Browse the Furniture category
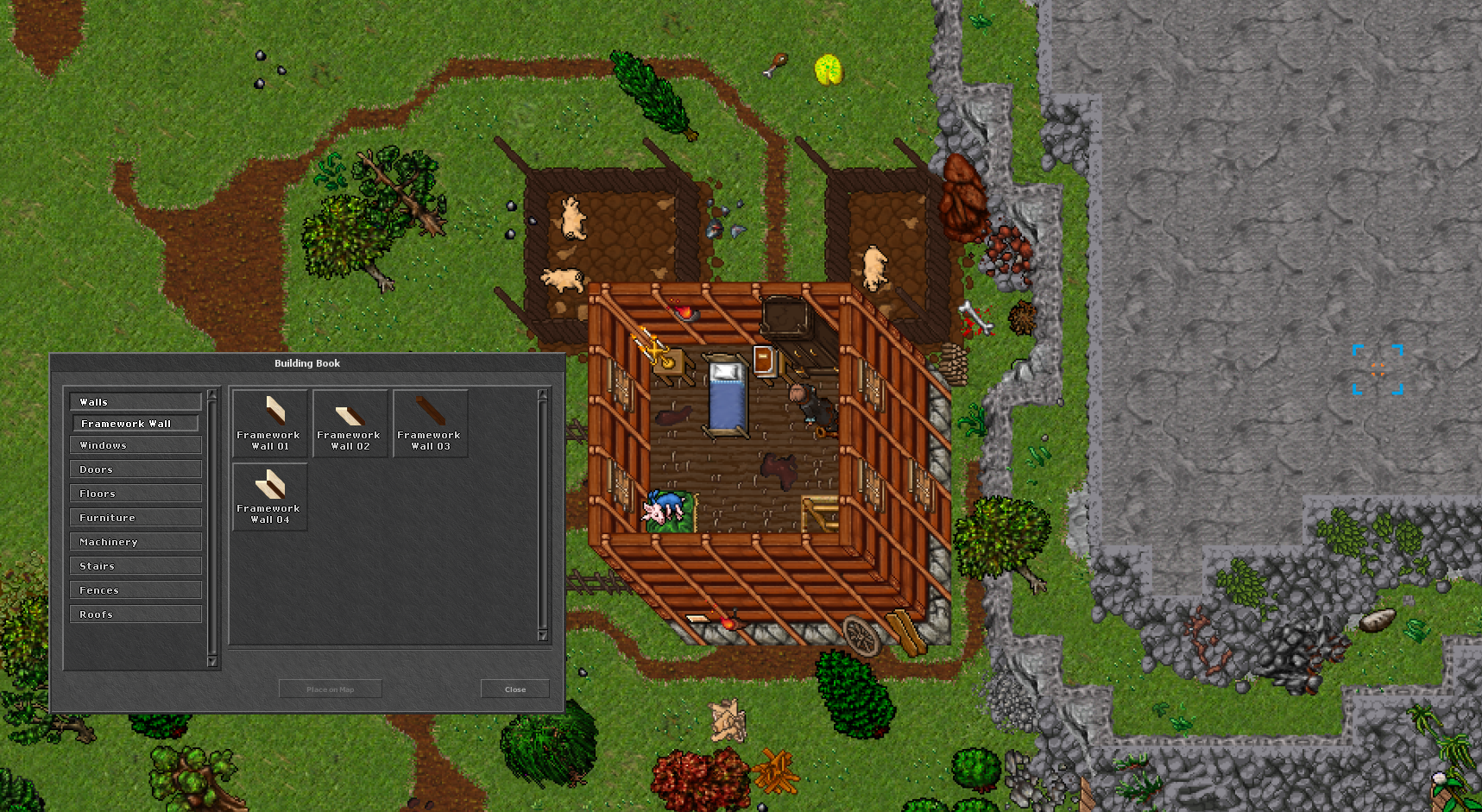The width and height of the screenshot is (1482, 812). pyautogui.click(x=135, y=517)
